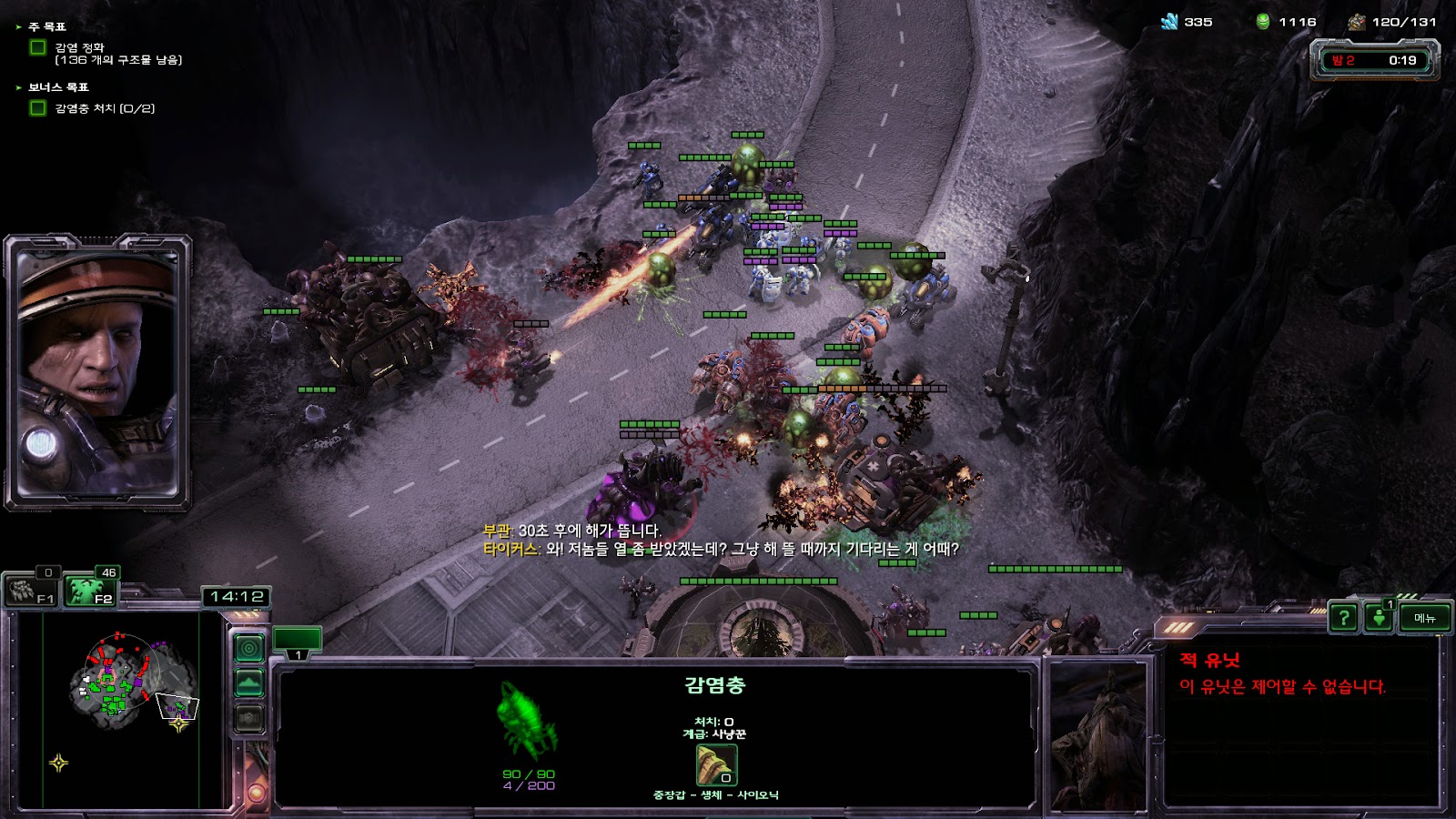Collapse the main objective (주 목표) header
This screenshot has width=1456, height=819.
point(45,27)
